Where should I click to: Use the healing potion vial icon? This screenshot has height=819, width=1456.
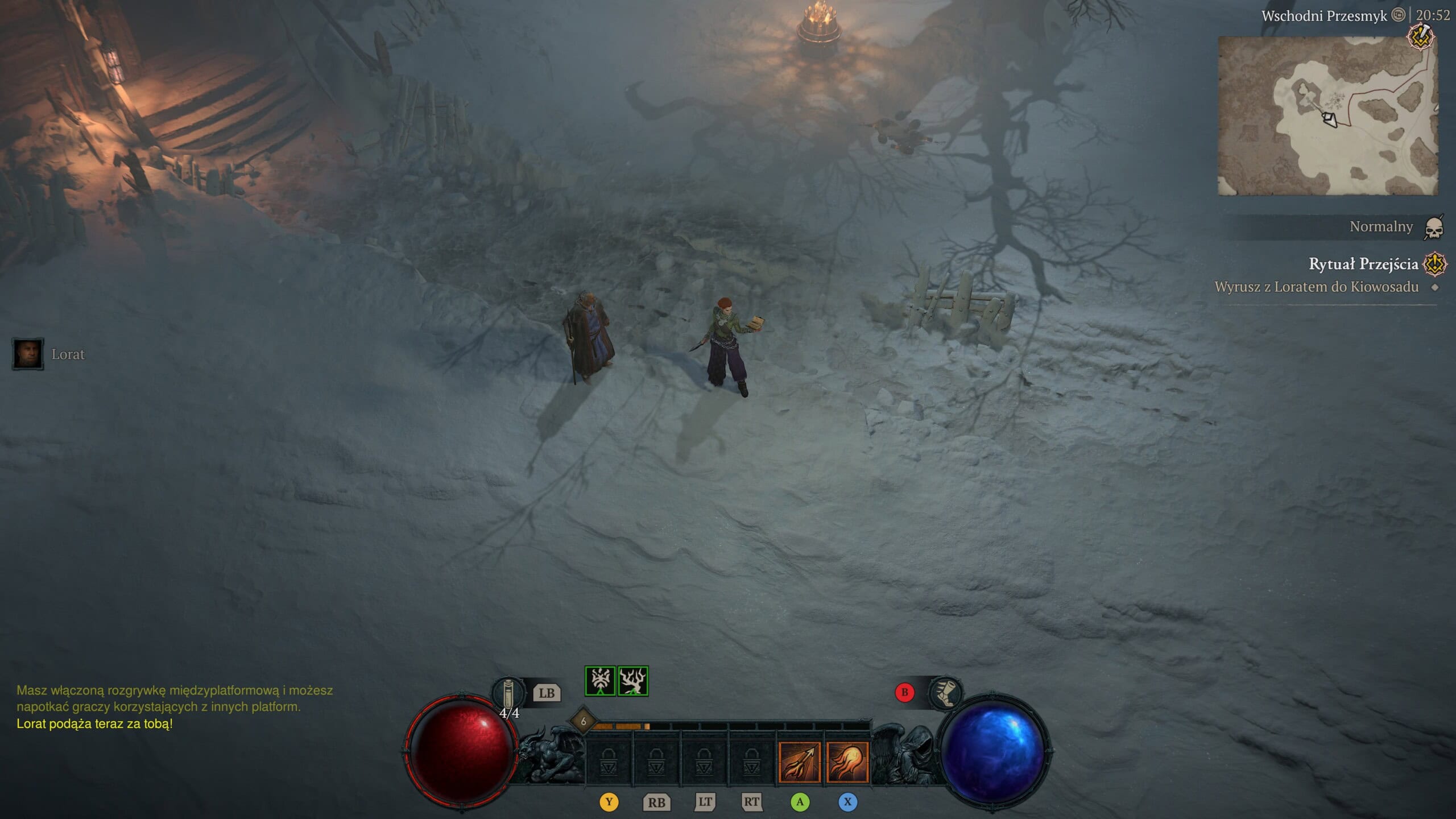pos(508,693)
